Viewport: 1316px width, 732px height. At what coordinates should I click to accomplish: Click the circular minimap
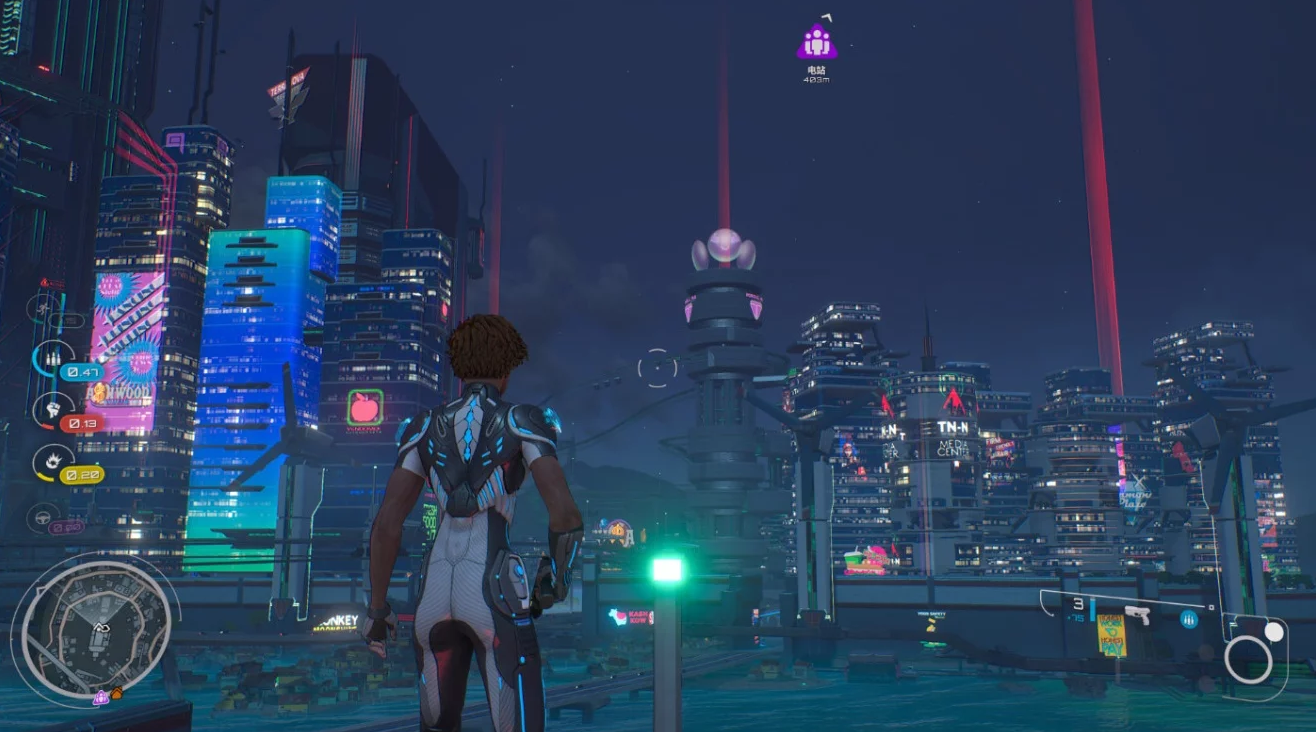pos(96,626)
